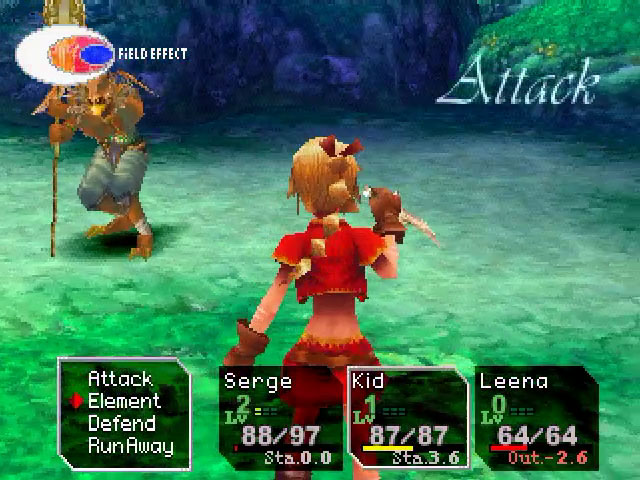Select the Element command

point(124,401)
